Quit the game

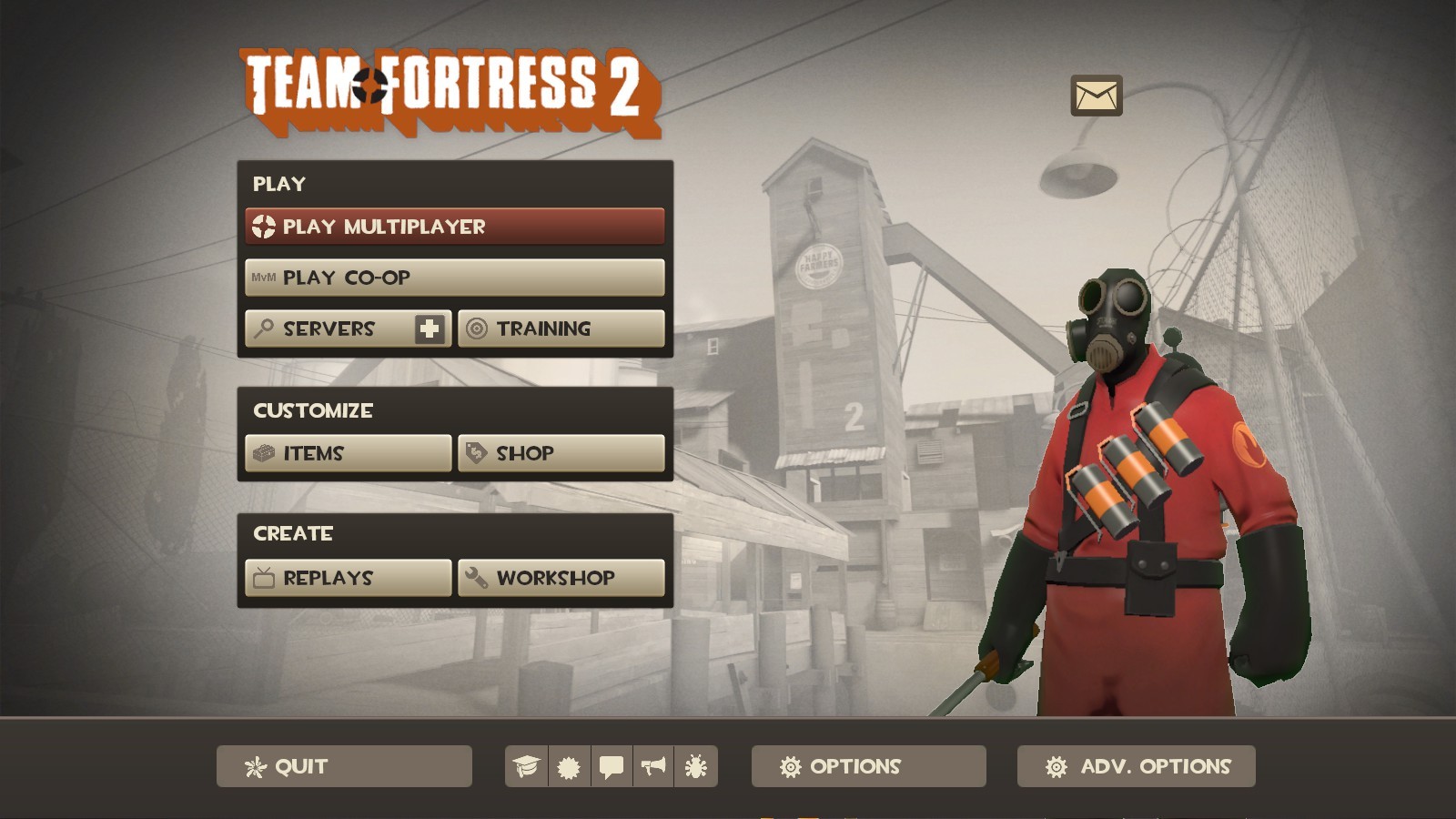[343, 766]
